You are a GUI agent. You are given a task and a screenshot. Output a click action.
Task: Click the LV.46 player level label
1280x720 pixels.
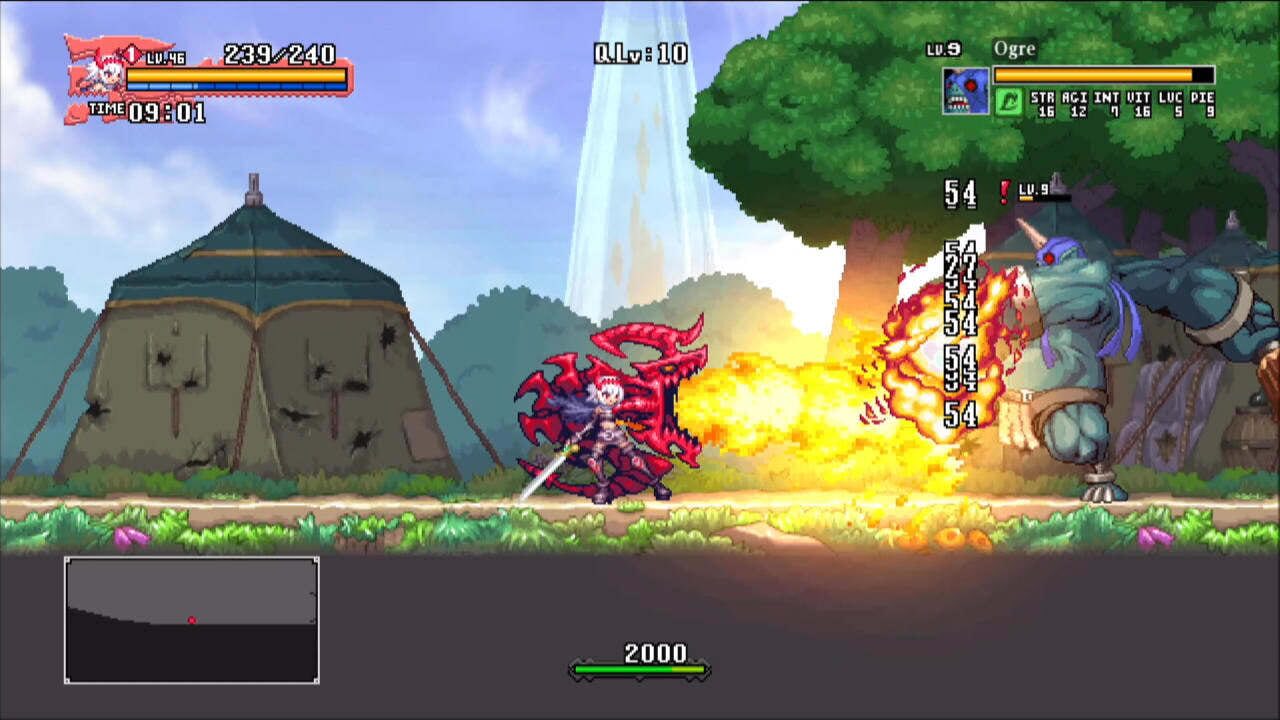(164, 57)
